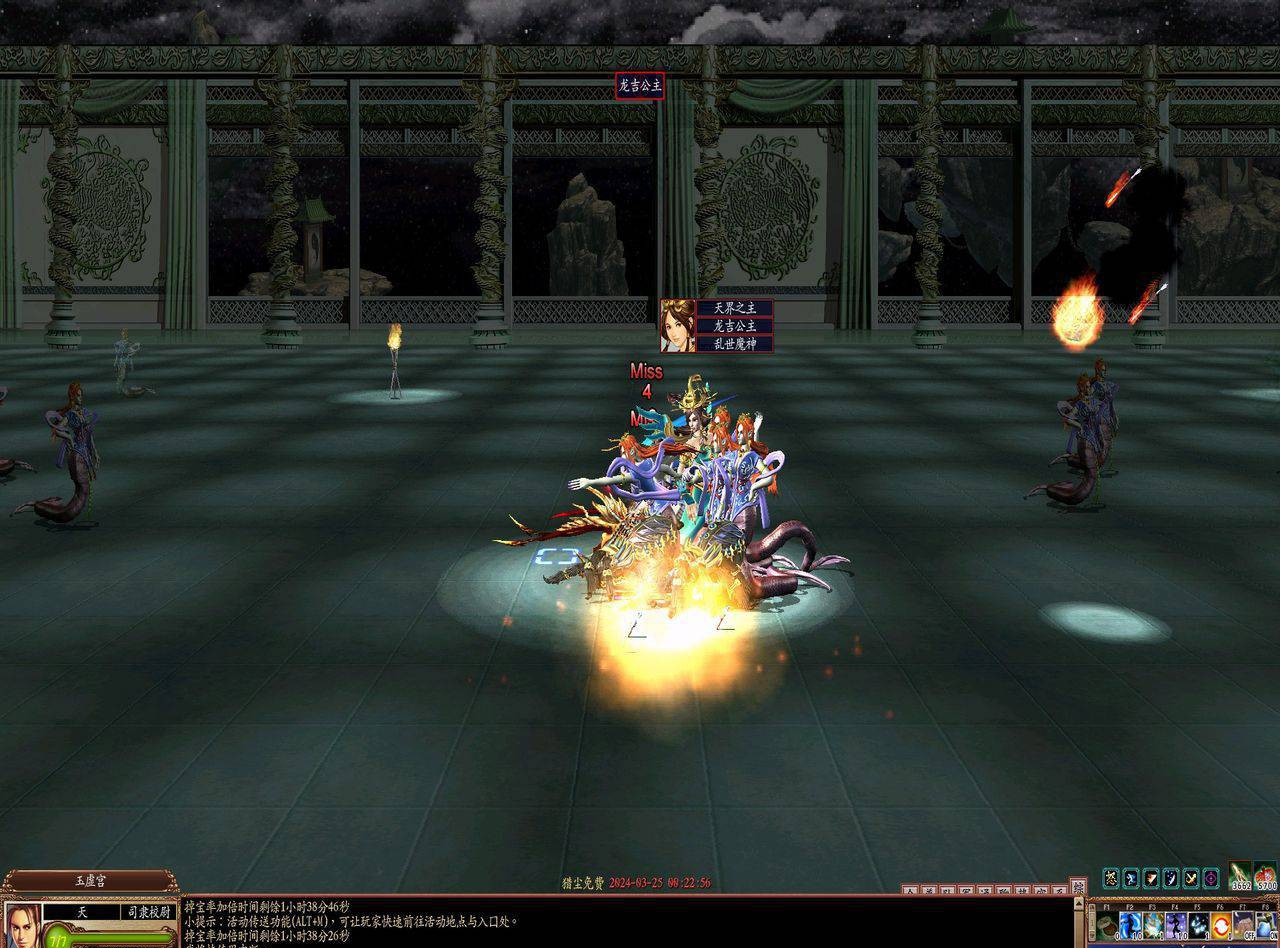Activate the F2 blue figure skill
1280x948 pixels.
click(1130, 927)
